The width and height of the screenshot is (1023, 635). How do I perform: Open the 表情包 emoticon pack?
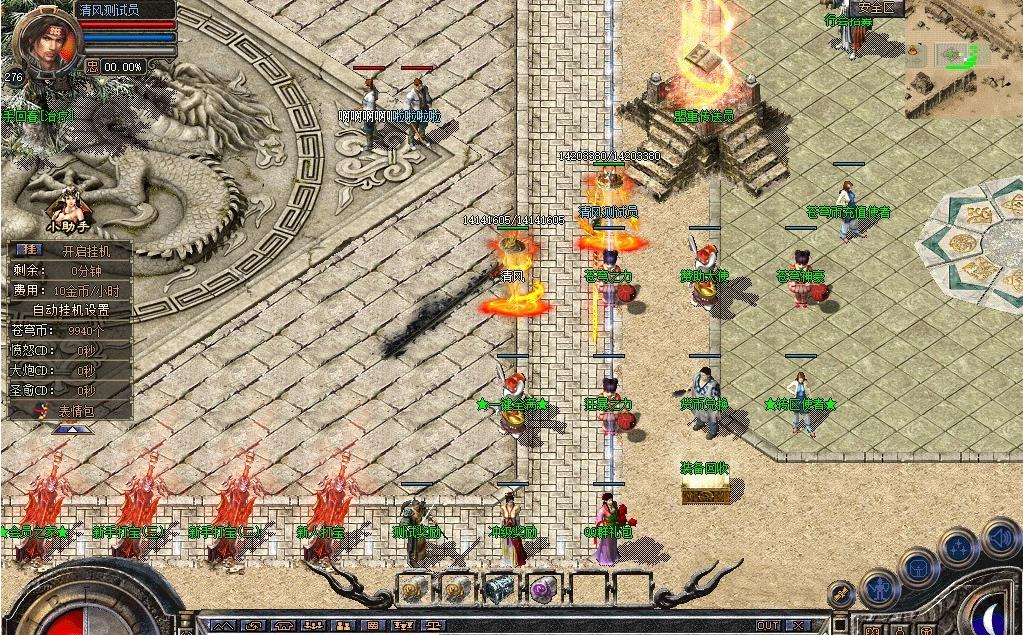click(76, 410)
